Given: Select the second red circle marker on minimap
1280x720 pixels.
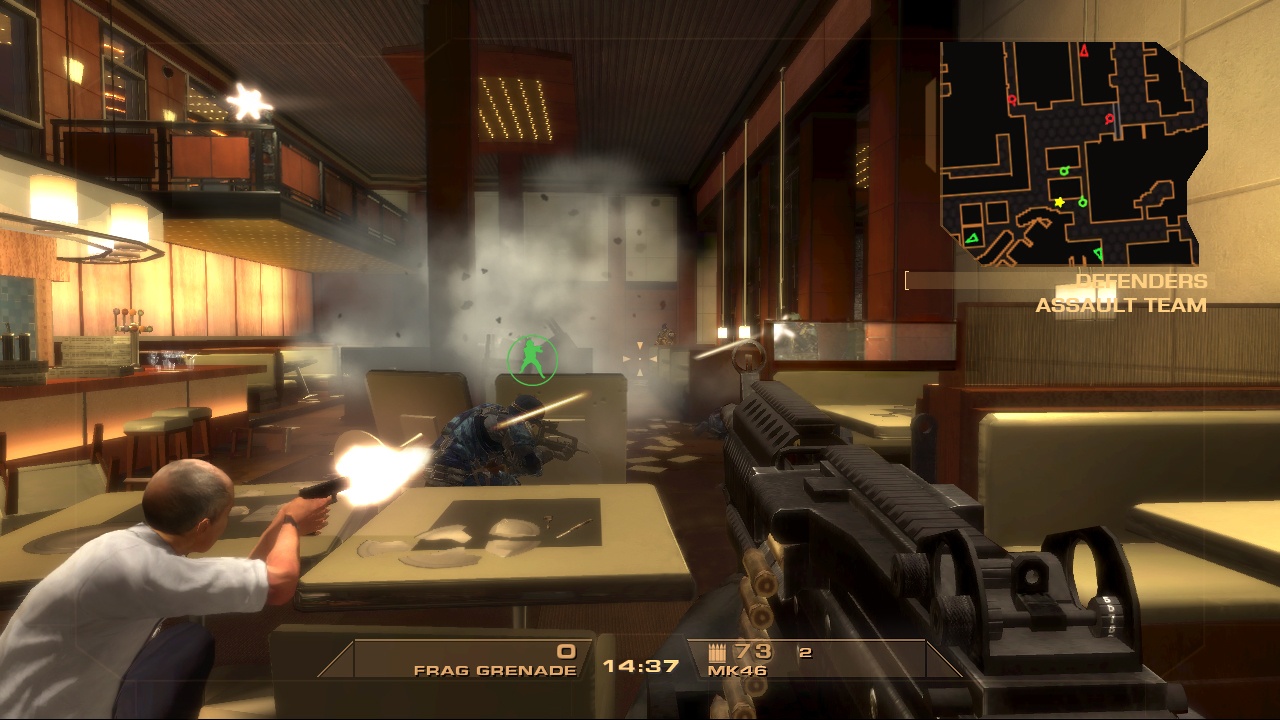Looking at the screenshot, I should [1108, 118].
